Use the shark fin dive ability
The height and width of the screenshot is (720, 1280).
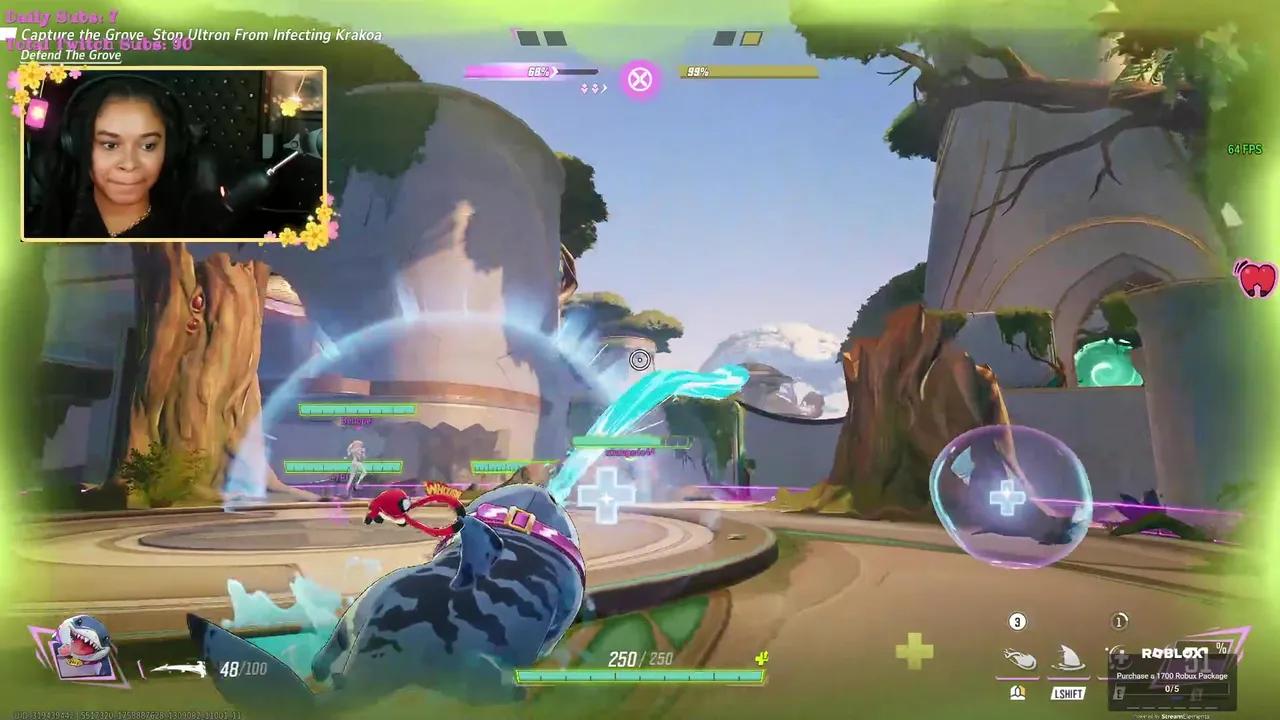click(x=1068, y=659)
